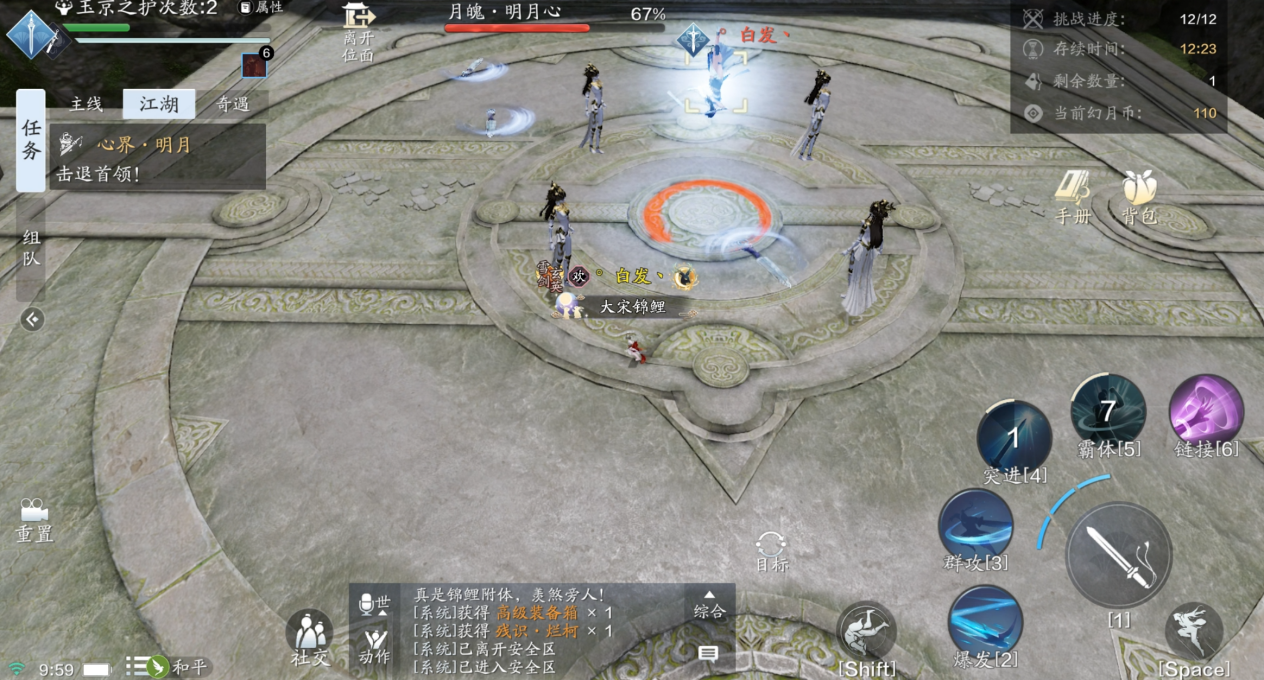
Task: Reset the camera with 重置
Action: click(34, 520)
